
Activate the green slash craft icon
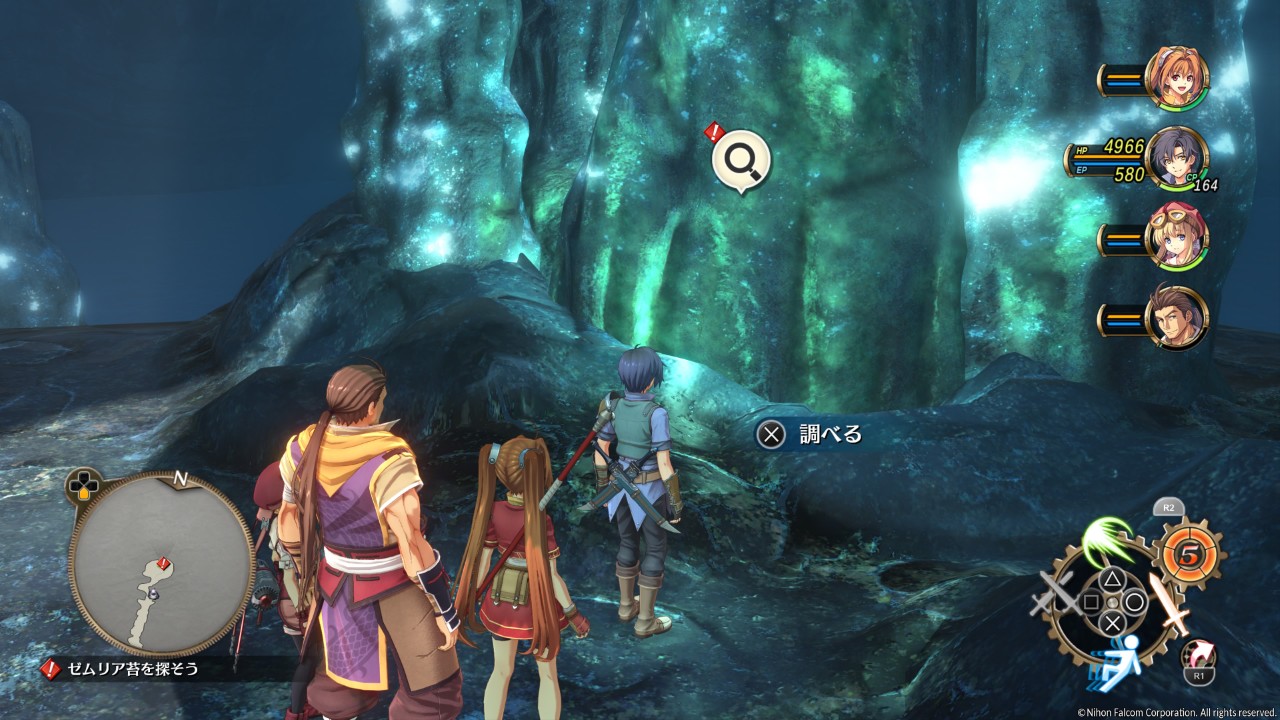click(1107, 541)
